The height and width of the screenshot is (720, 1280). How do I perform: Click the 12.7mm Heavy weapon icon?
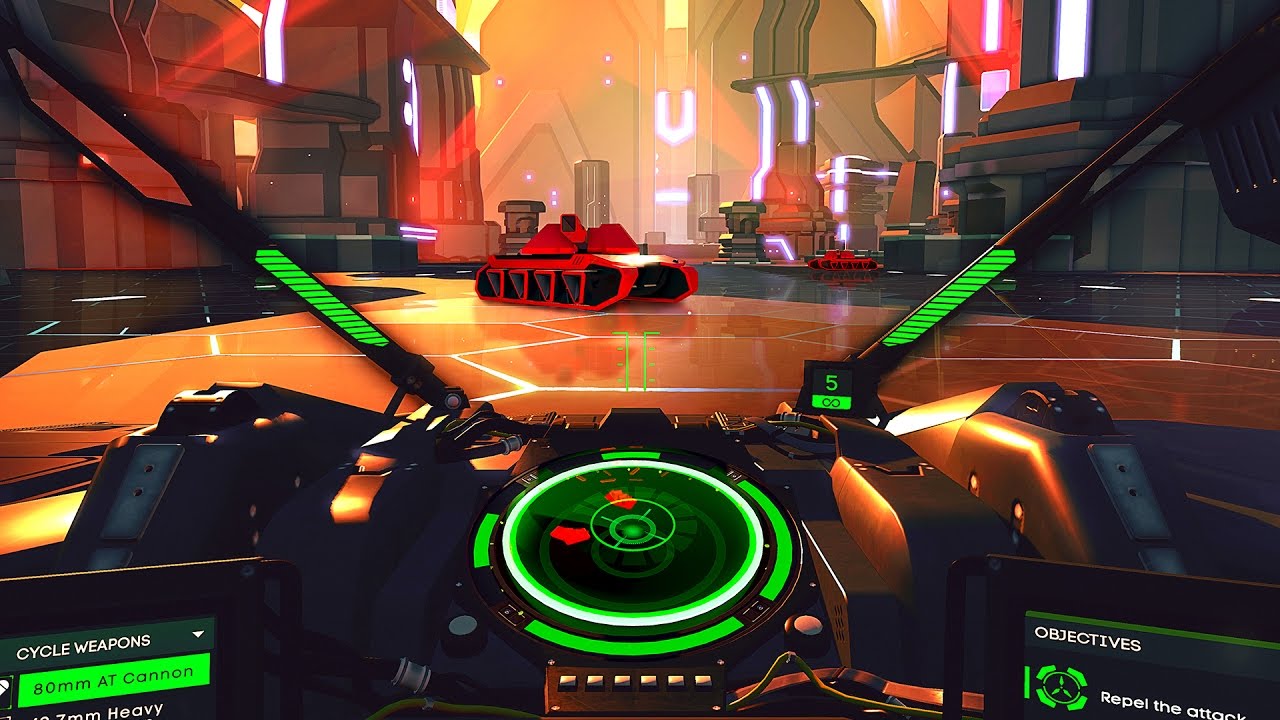8,715
